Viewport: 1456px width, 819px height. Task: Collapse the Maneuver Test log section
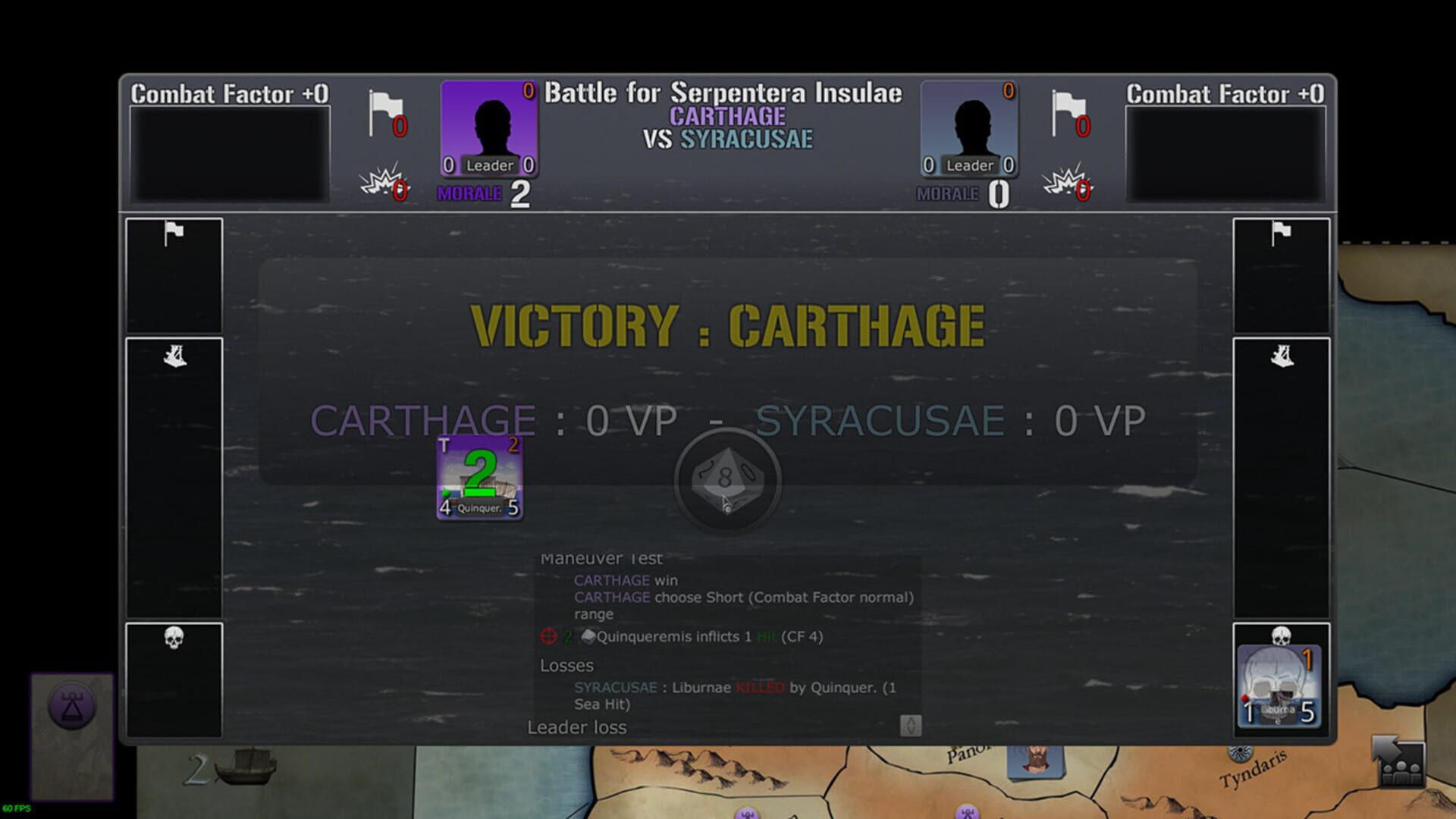[x=601, y=558]
